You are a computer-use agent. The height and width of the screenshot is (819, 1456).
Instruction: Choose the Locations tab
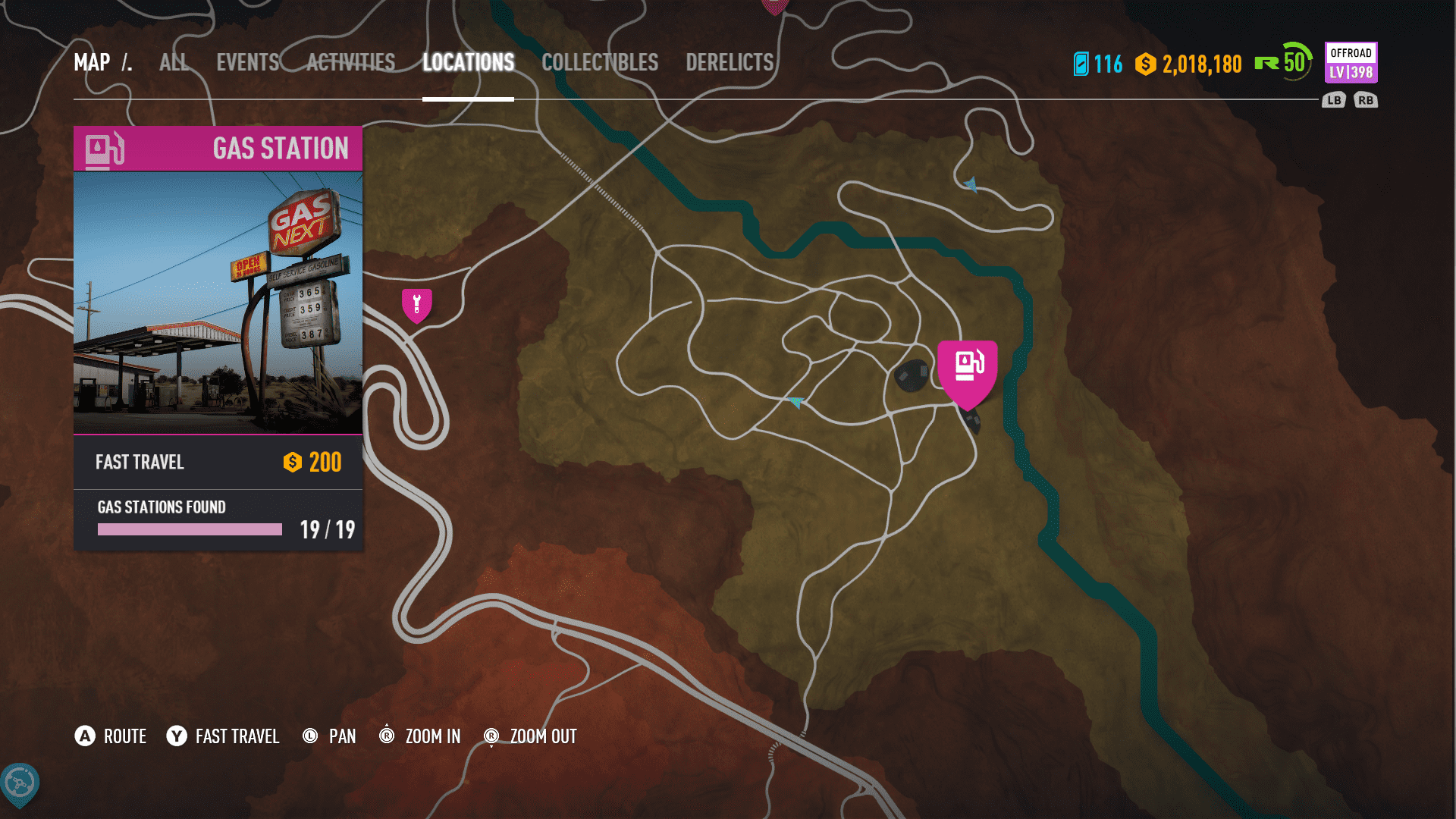(468, 62)
